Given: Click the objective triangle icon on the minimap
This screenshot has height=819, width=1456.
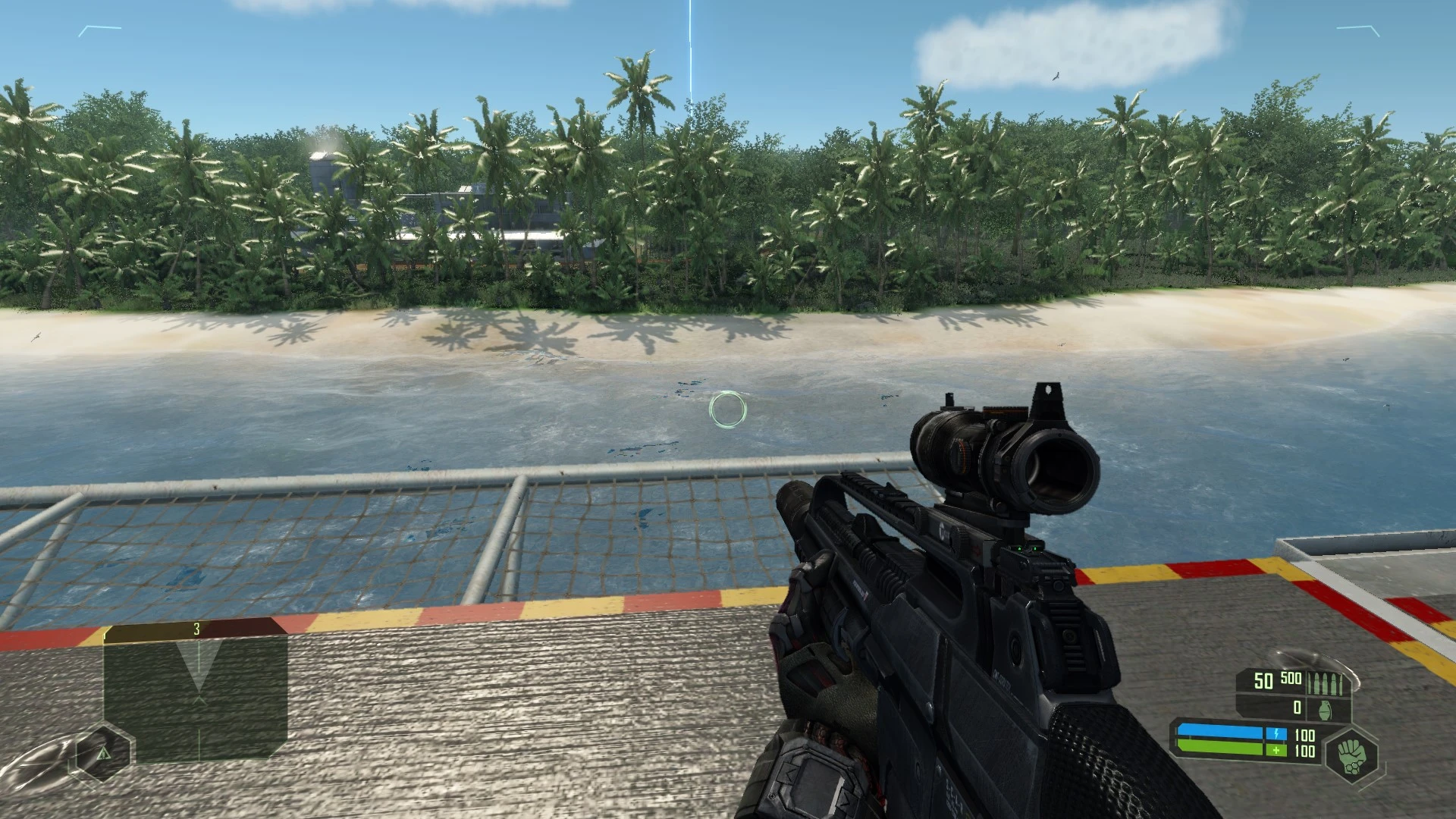Looking at the screenshot, I should [x=104, y=754].
